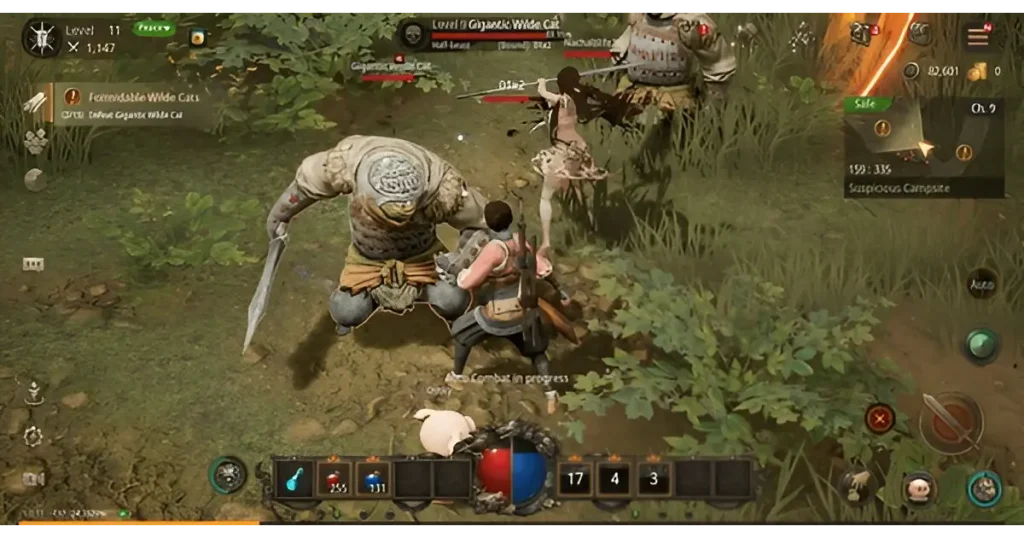Cancel the target with the red X button
This screenshot has width=1024, height=538.
(x=880, y=418)
